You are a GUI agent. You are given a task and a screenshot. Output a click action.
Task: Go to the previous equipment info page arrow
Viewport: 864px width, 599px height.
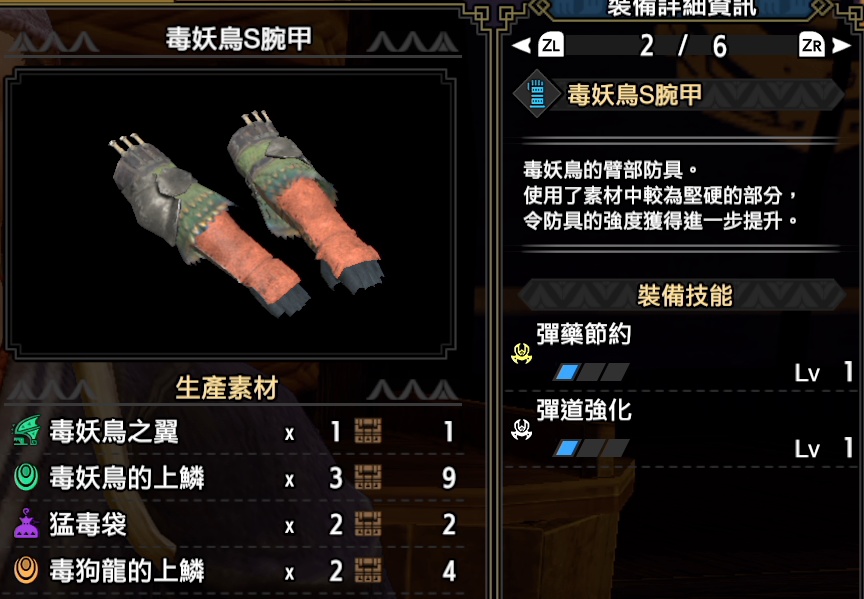(x=520, y=46)
